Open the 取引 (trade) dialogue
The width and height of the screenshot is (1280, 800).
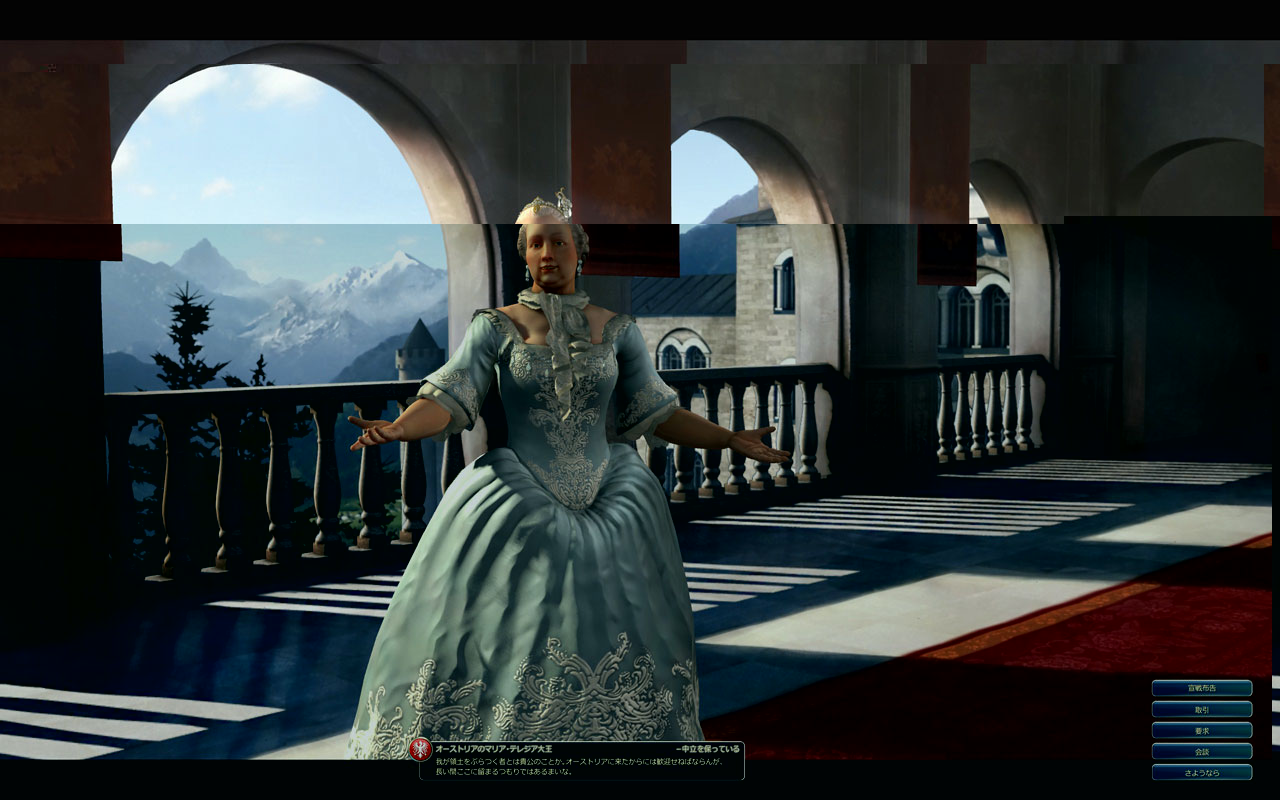1201,709
